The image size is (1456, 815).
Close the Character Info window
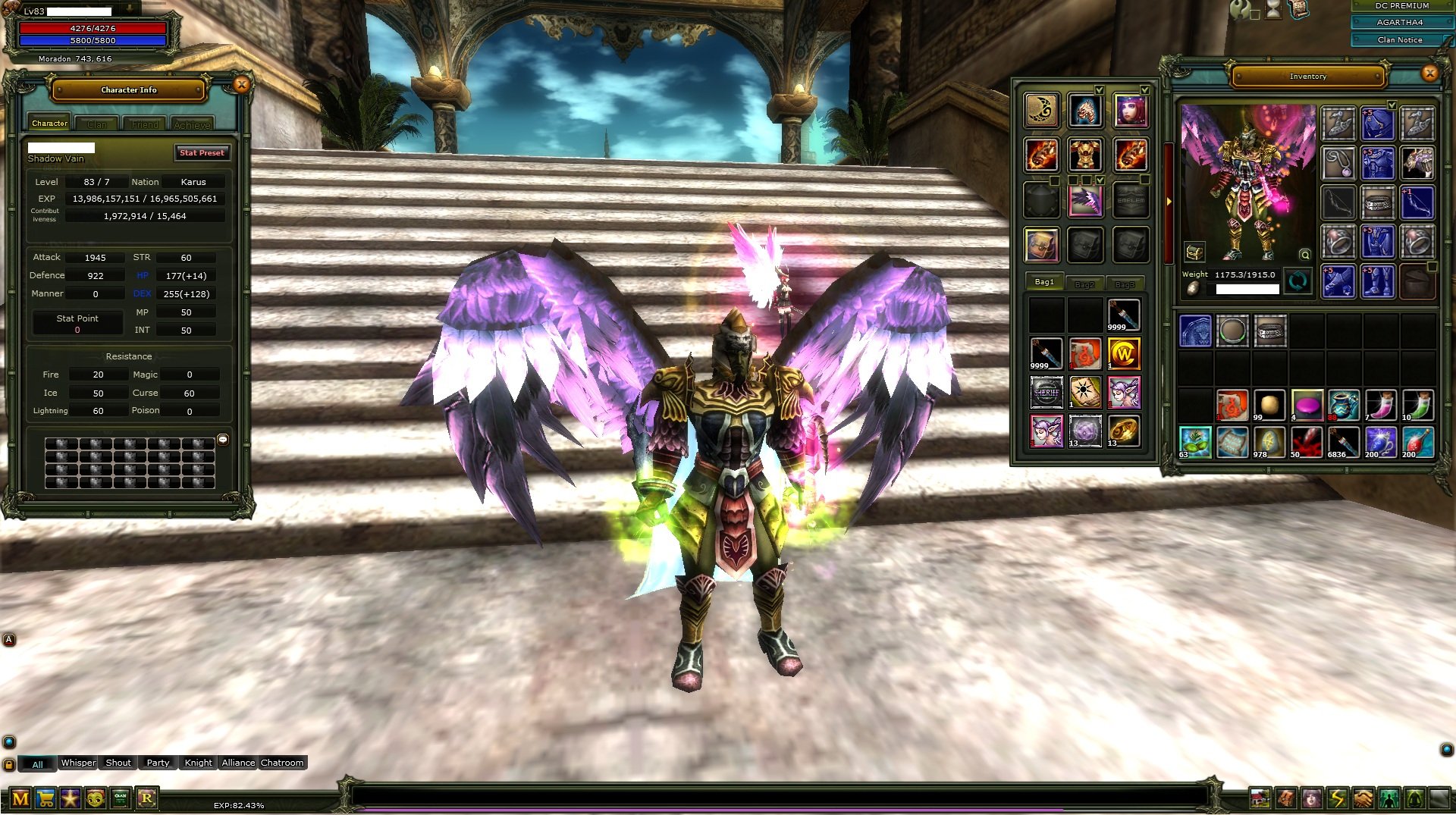coord(242,85)
